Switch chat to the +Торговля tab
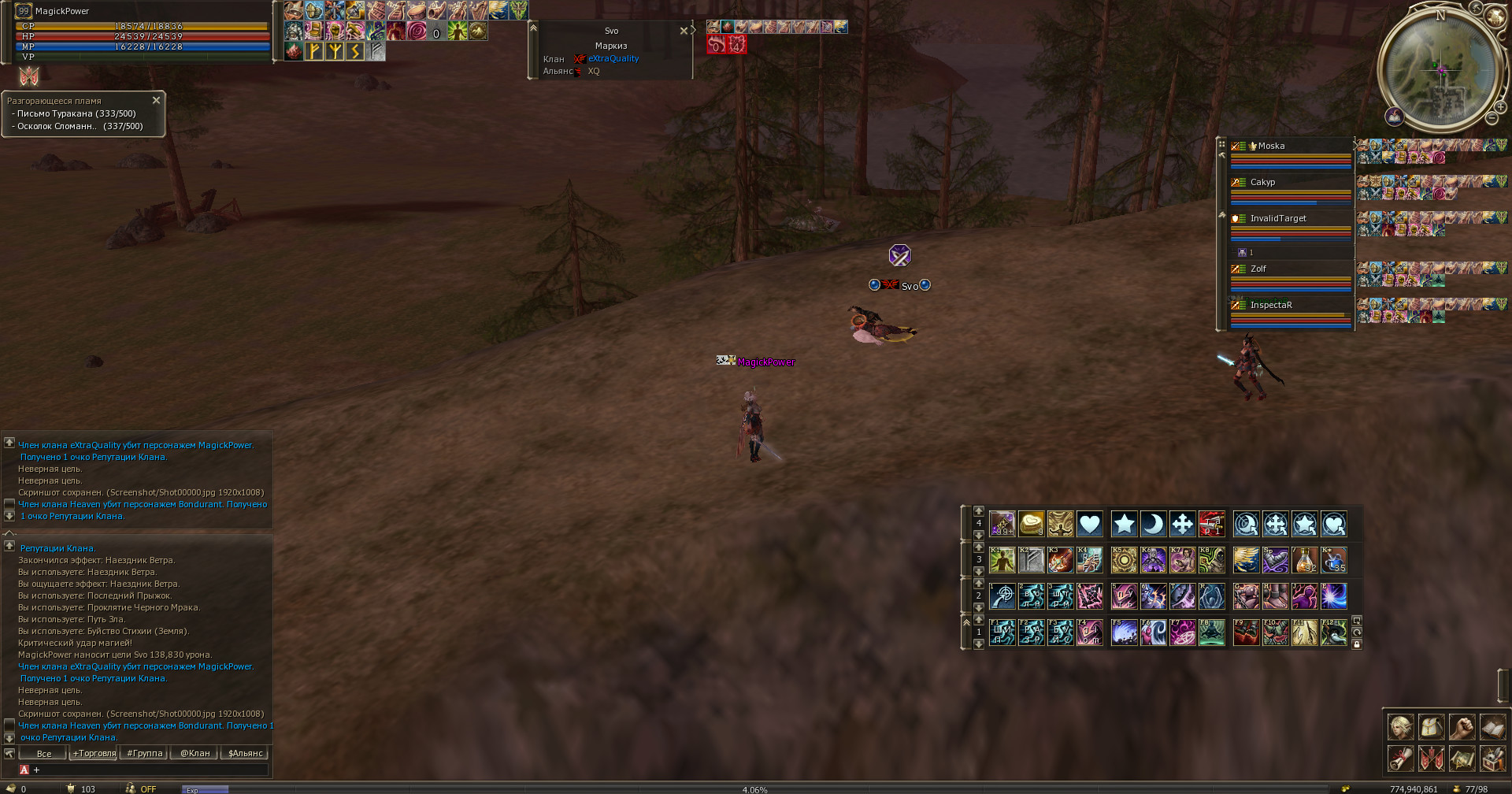Image resolution: width=1512 pixels, height=794 pixels. pyautogui.click(x=94, y=754)
